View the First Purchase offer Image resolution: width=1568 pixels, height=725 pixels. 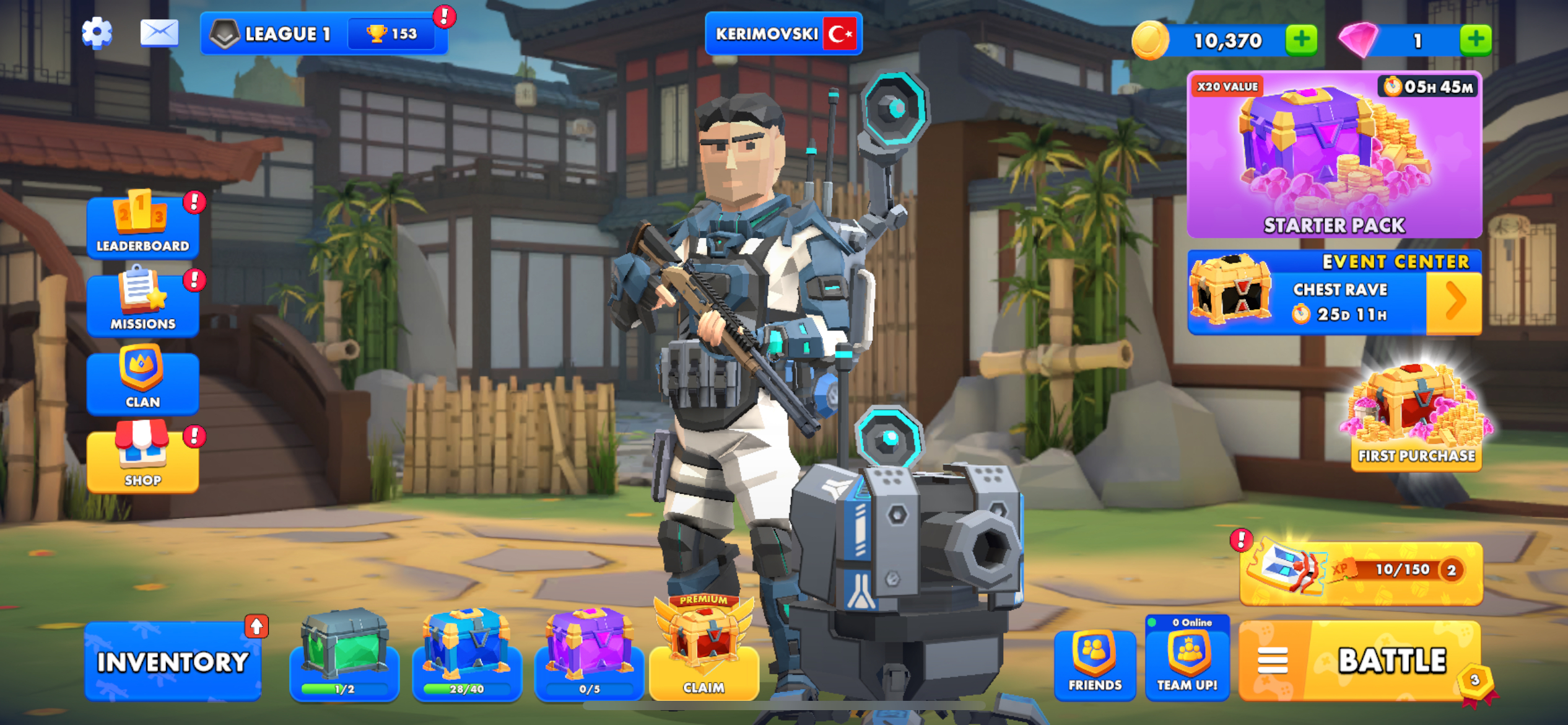(x=1416, y=418)
